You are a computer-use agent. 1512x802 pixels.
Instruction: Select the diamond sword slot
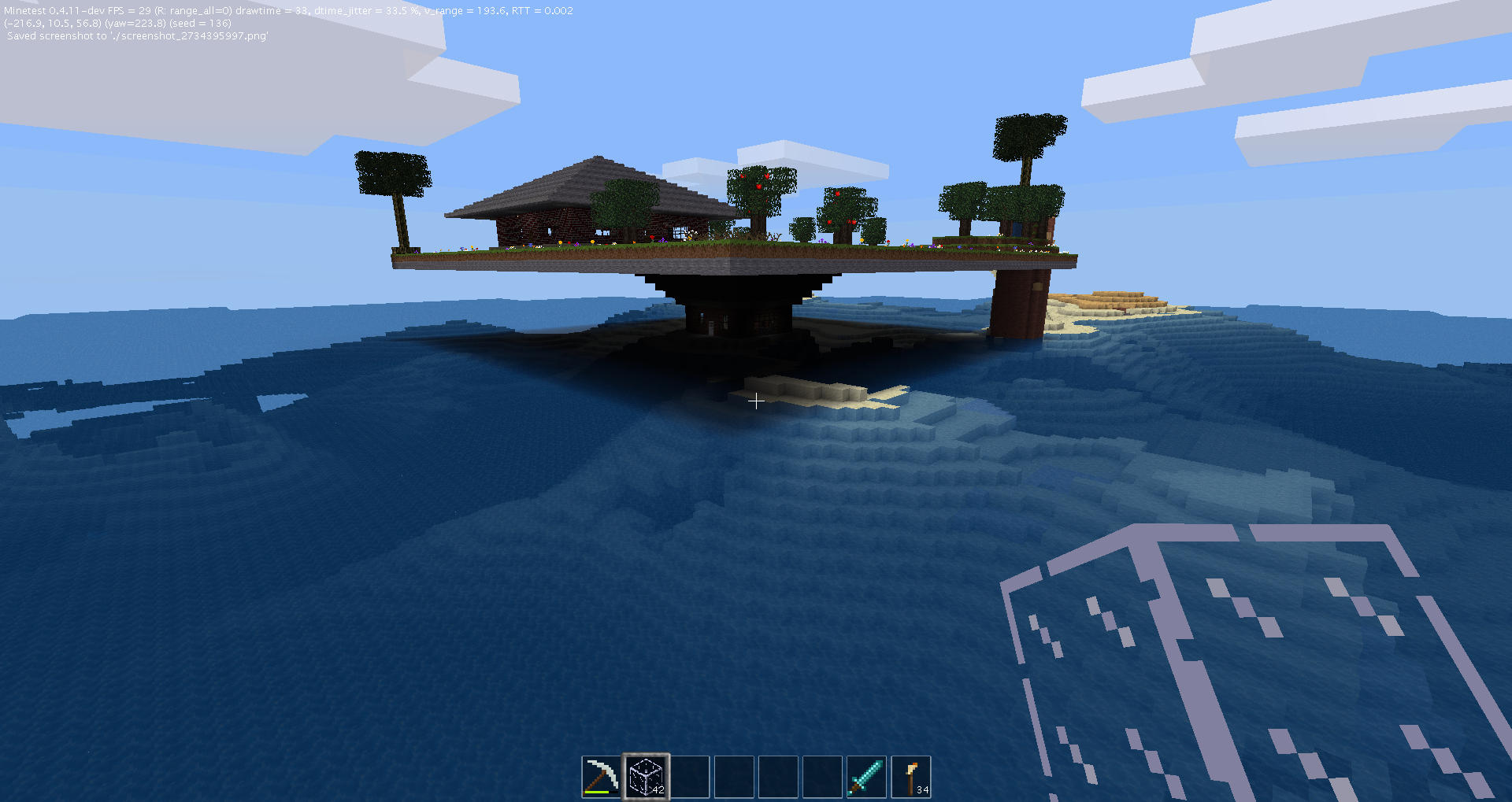click(866, 775)
